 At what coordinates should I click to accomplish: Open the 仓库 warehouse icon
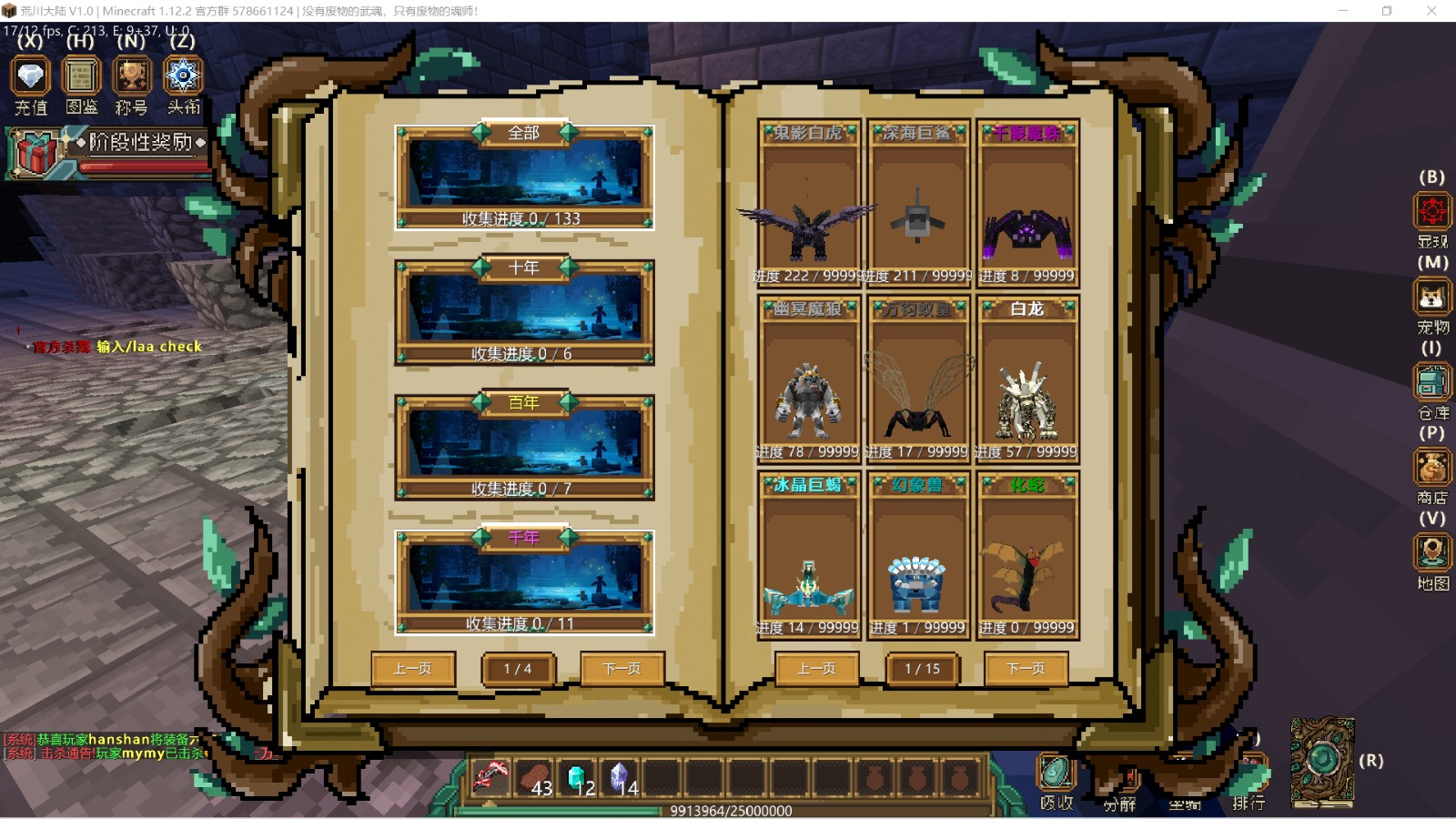(1431, 383)
